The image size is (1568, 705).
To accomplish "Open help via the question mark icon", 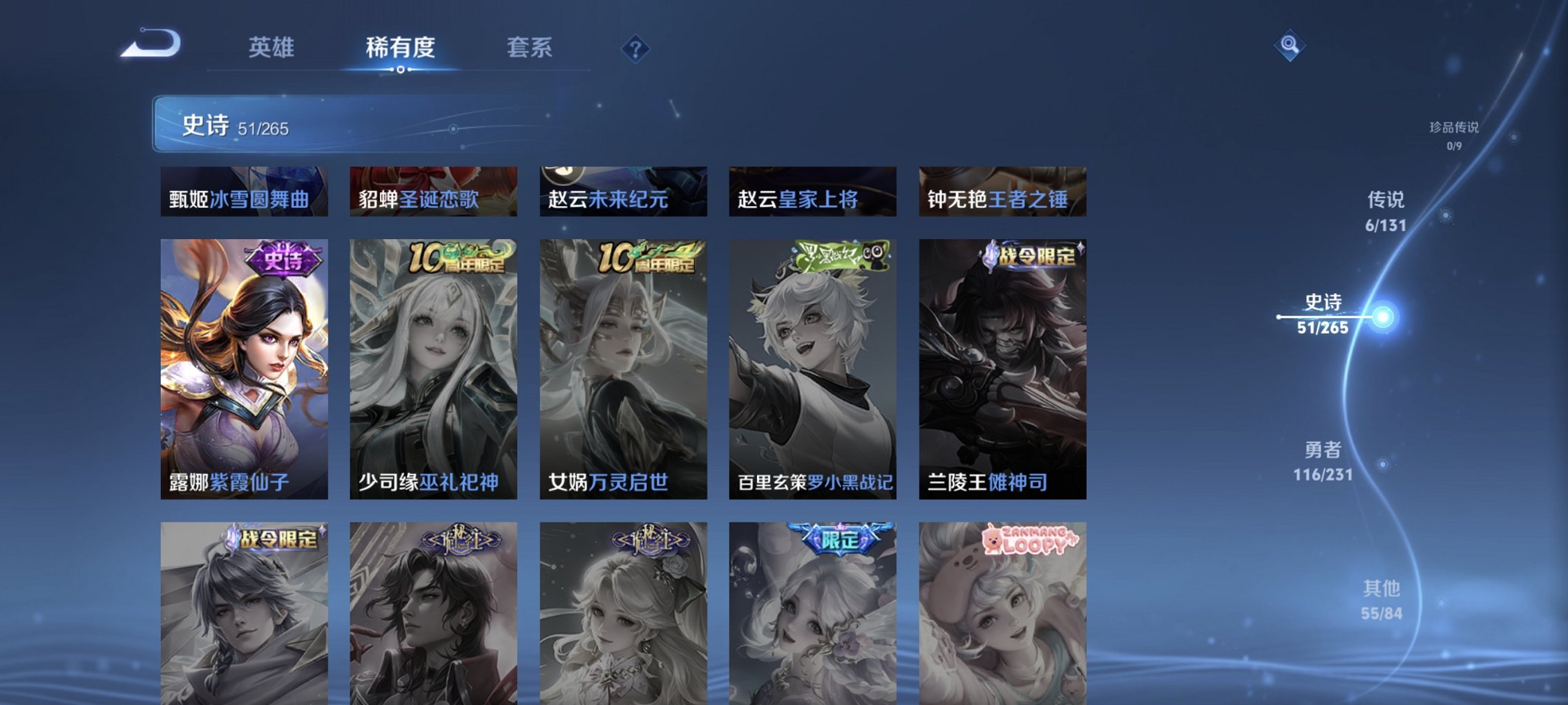I will 636,48.
